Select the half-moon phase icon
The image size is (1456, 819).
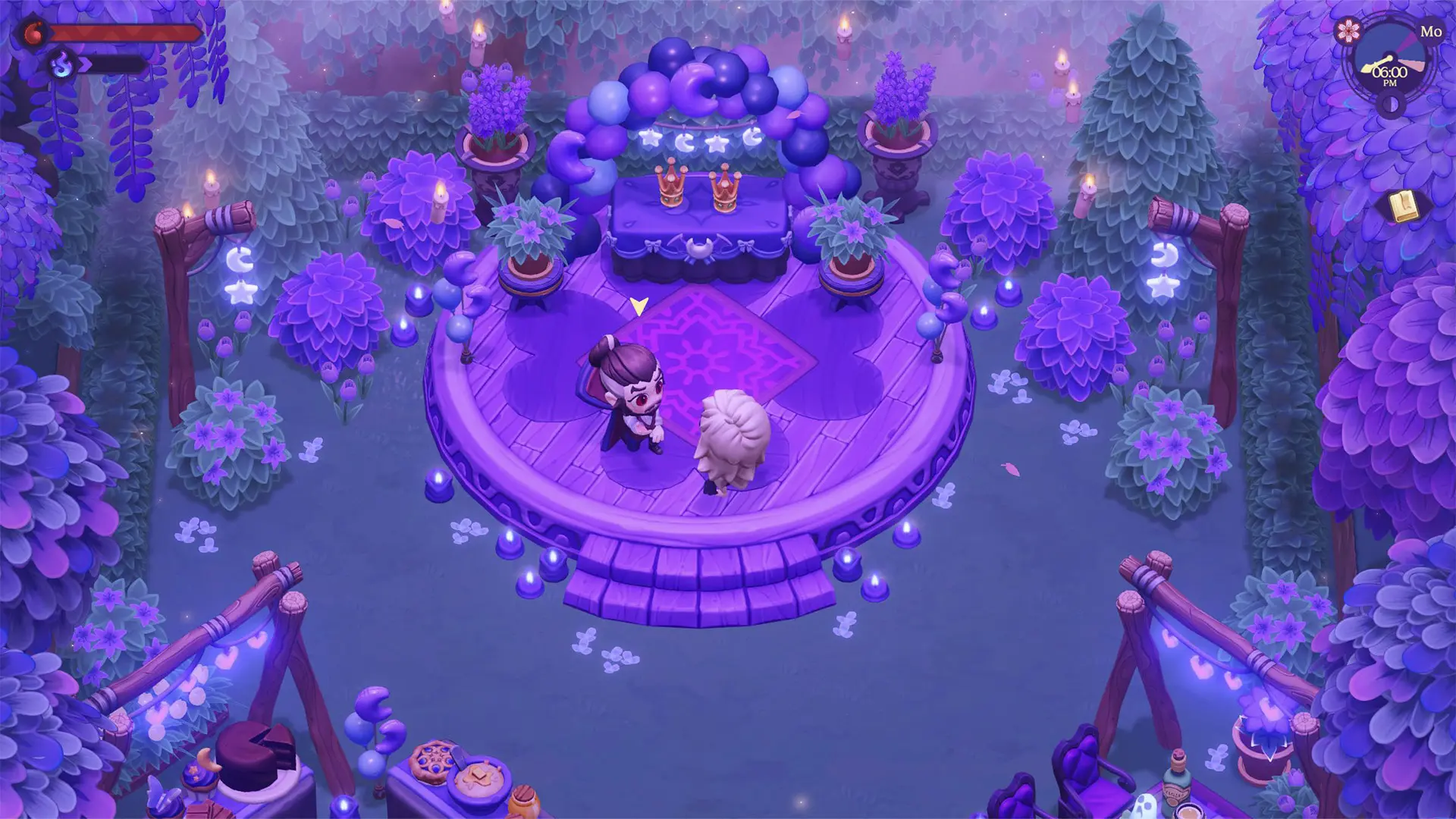[1391, 105]
